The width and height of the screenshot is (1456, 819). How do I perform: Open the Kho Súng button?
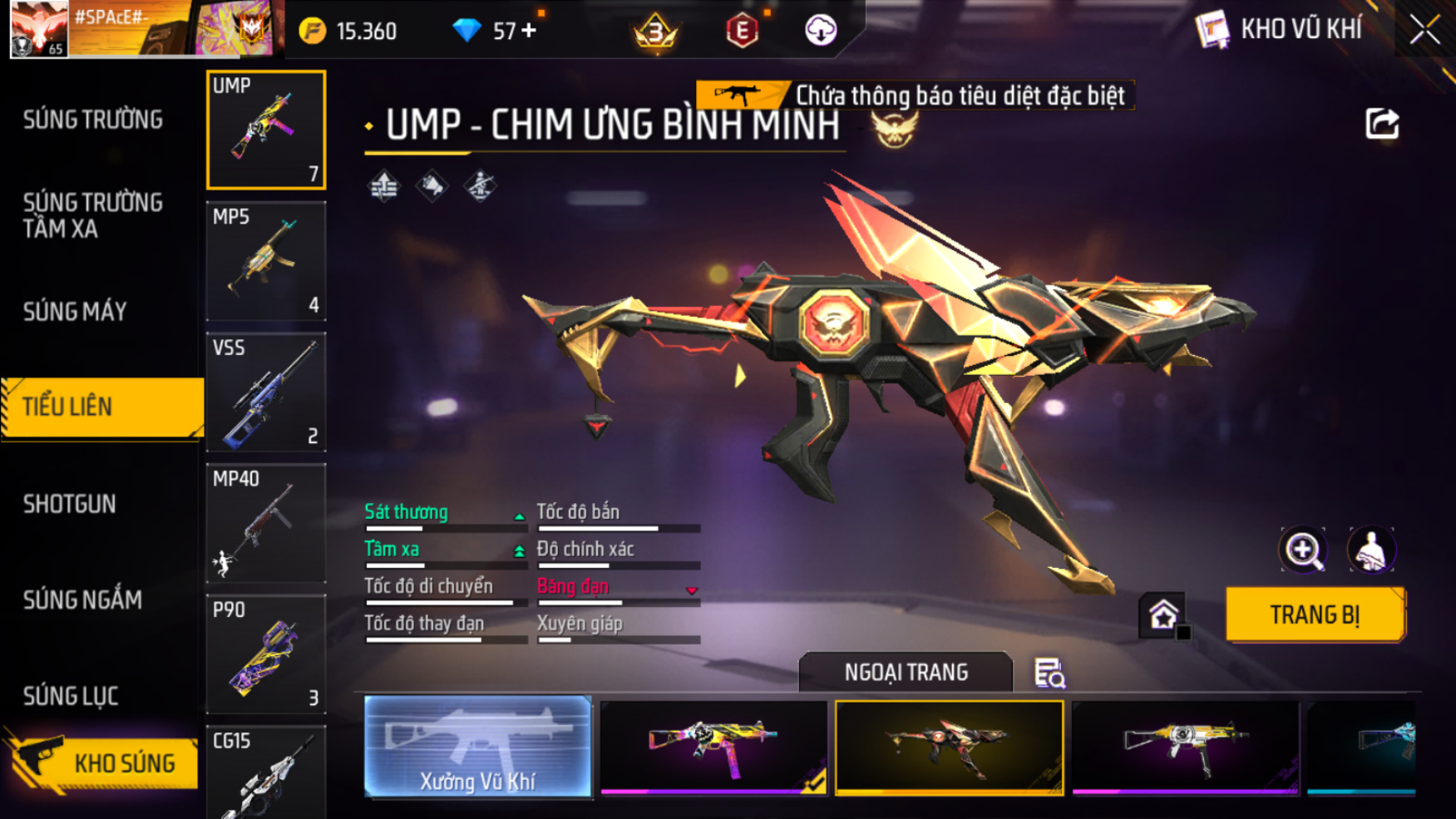click(x=104, y=762)
